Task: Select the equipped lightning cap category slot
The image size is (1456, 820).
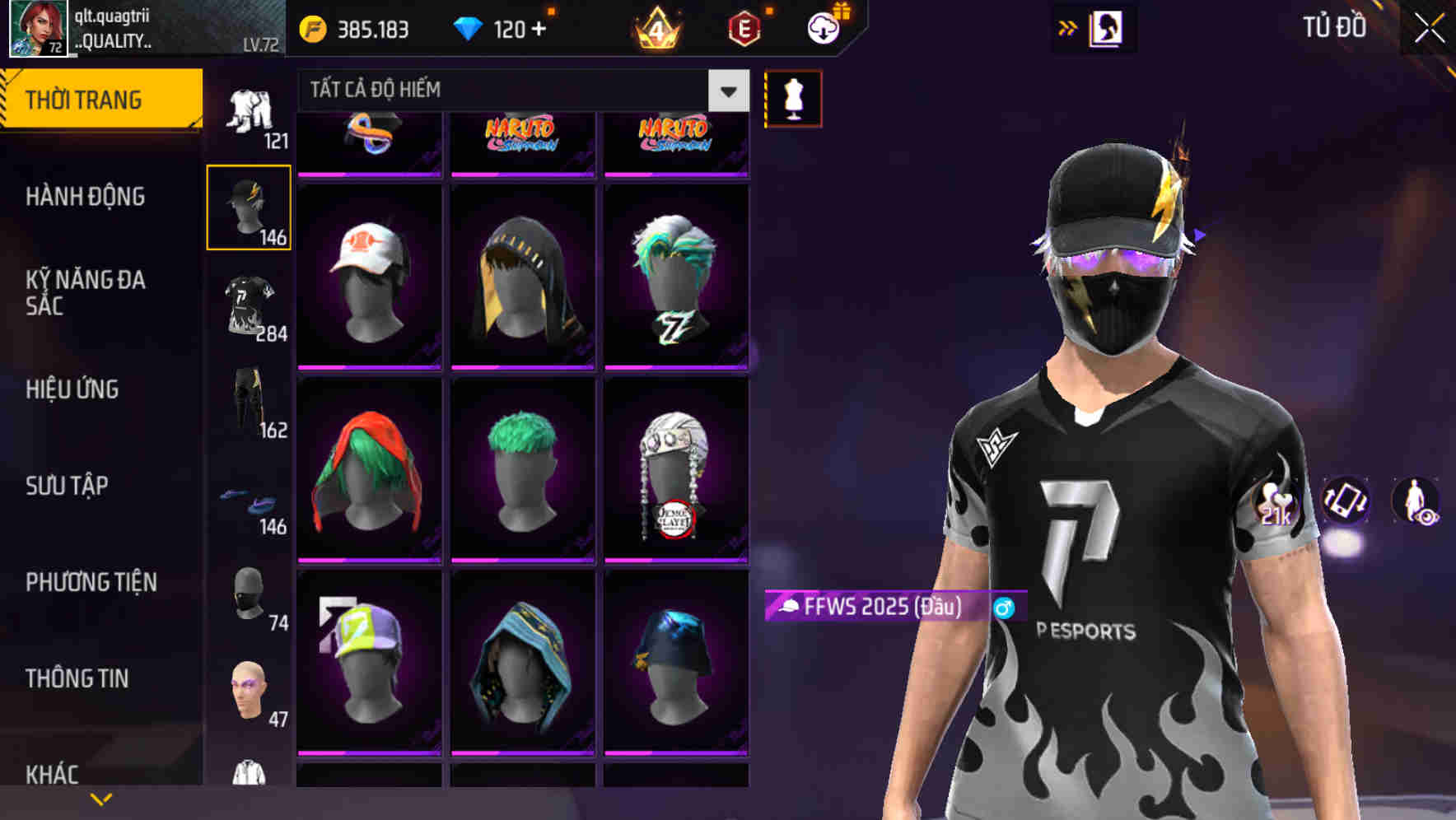Action: click(249, 207)
